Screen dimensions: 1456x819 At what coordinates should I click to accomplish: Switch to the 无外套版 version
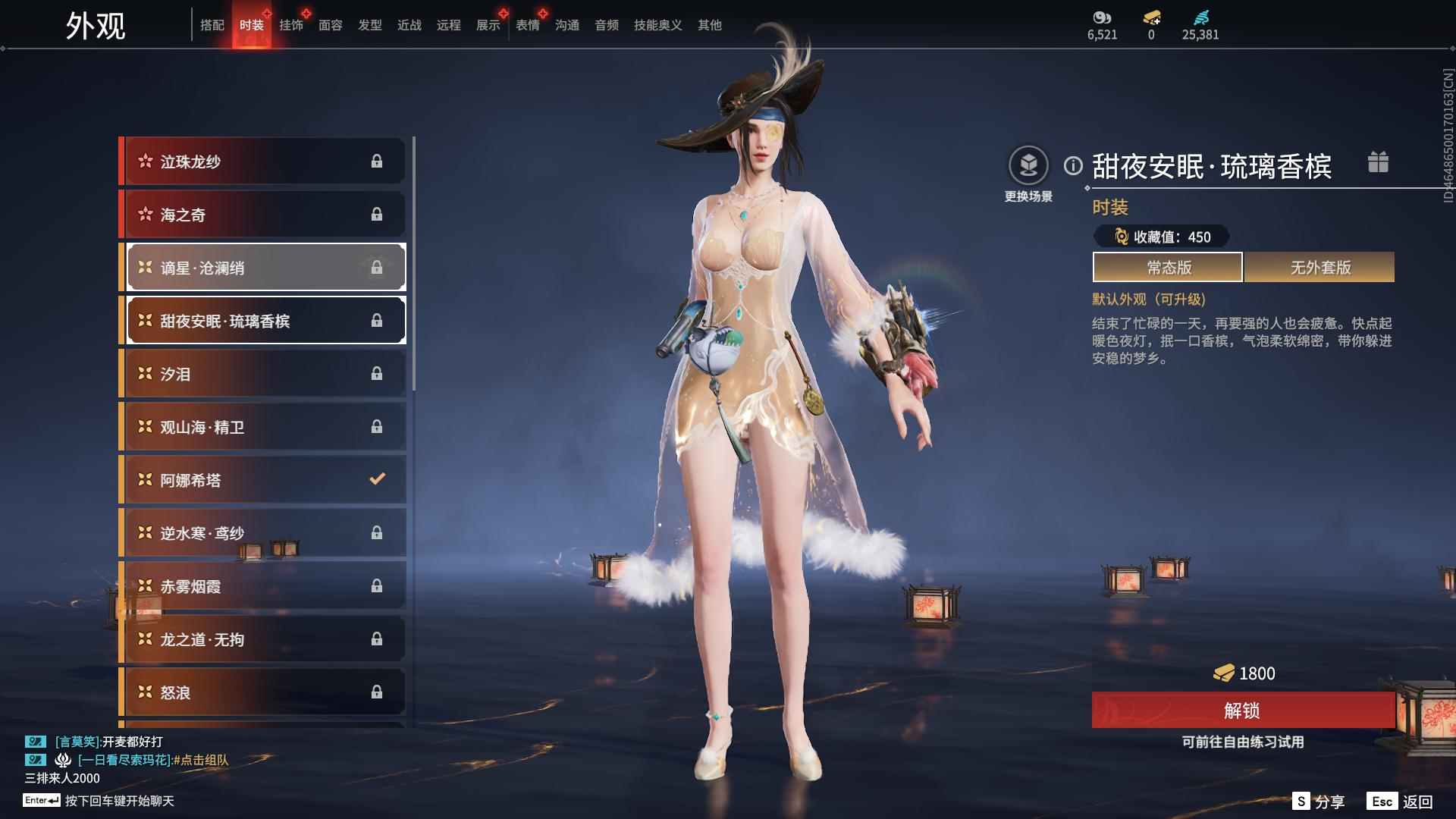pos(1319,267)
